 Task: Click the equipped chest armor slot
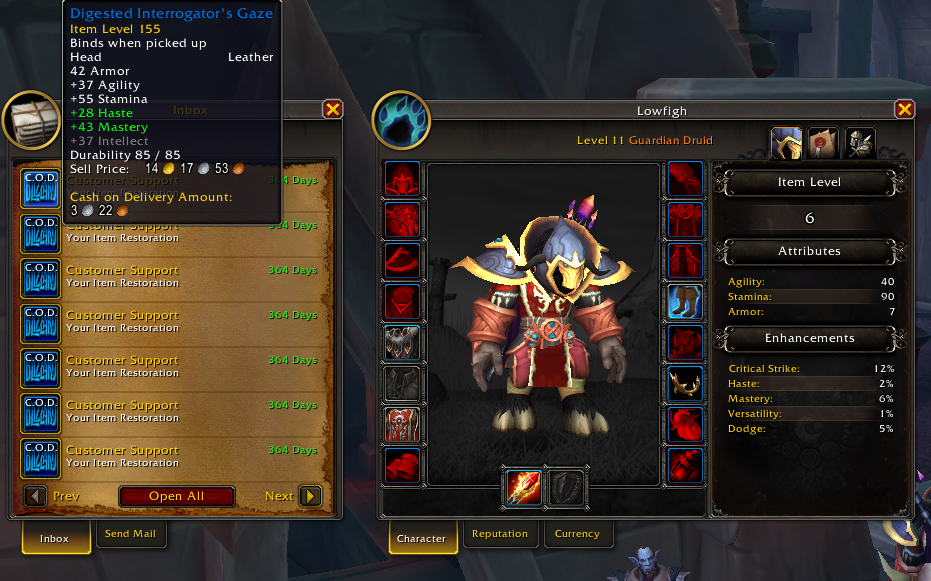click(x=402, y=342)
